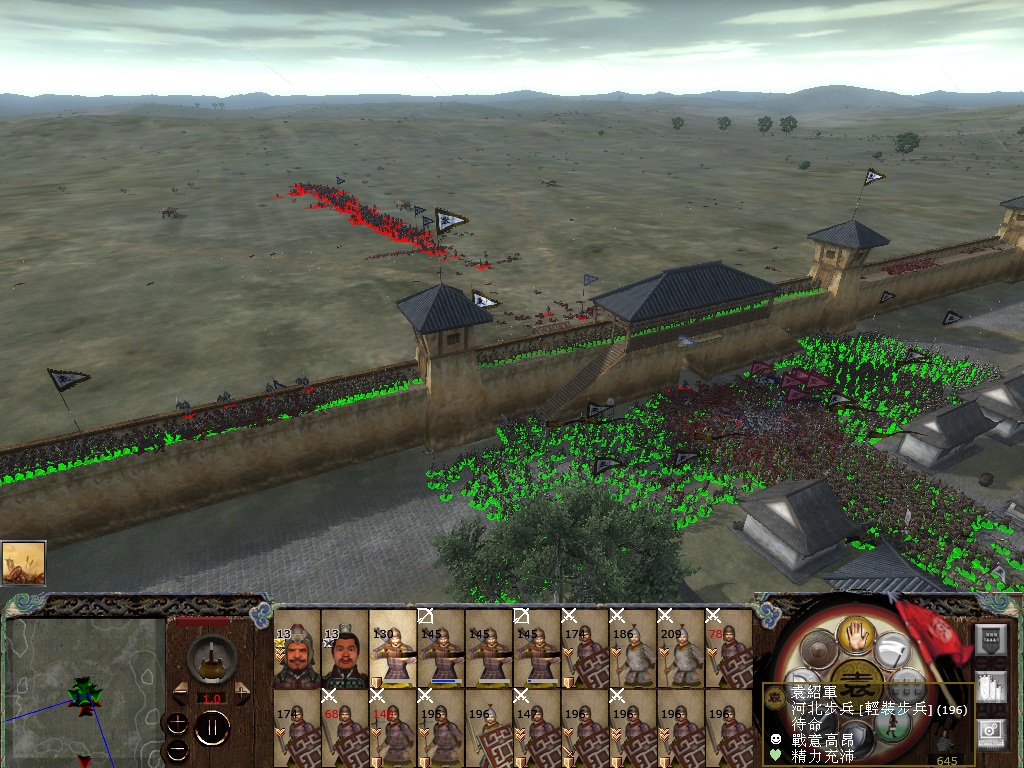Pause the battle with the pause button
This screenshot has height=768, width=1024.
point(211,729)
